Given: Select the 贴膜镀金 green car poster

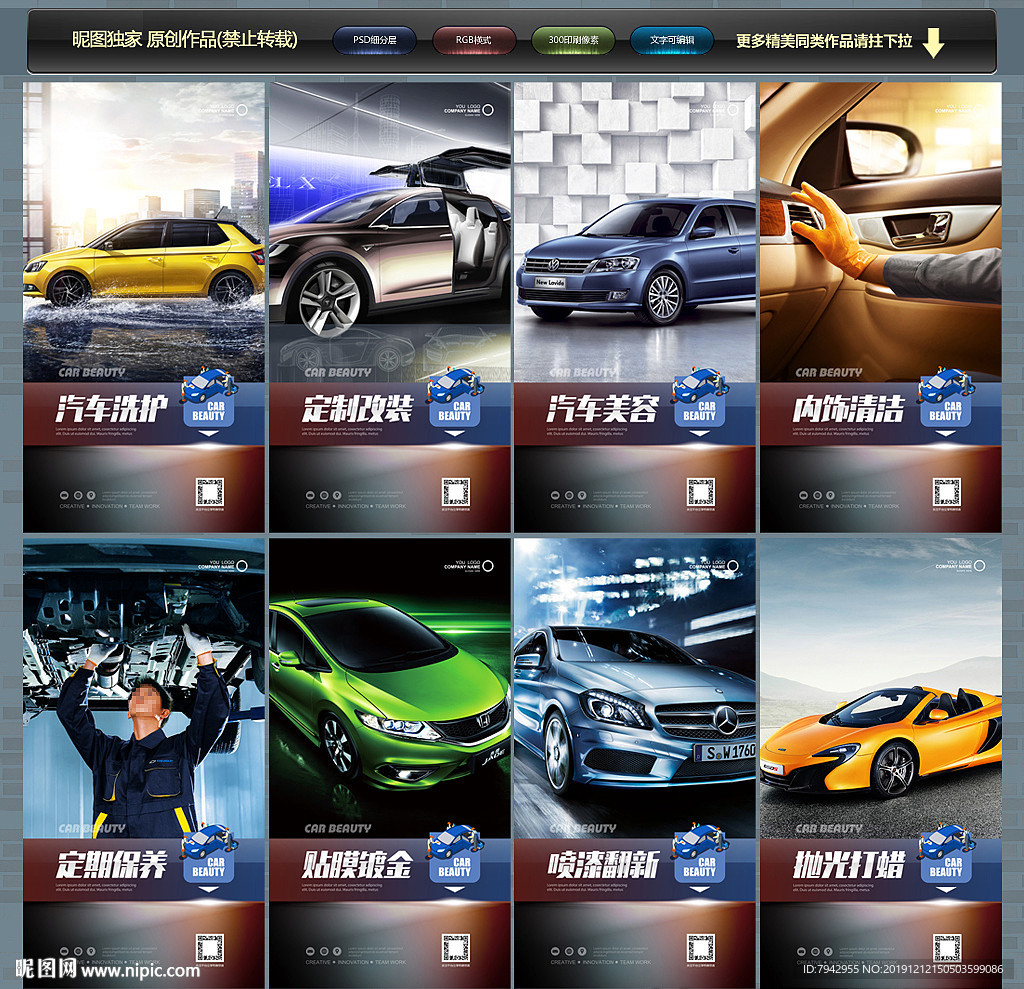Looking at the screenshot, I should pos(390,760).
